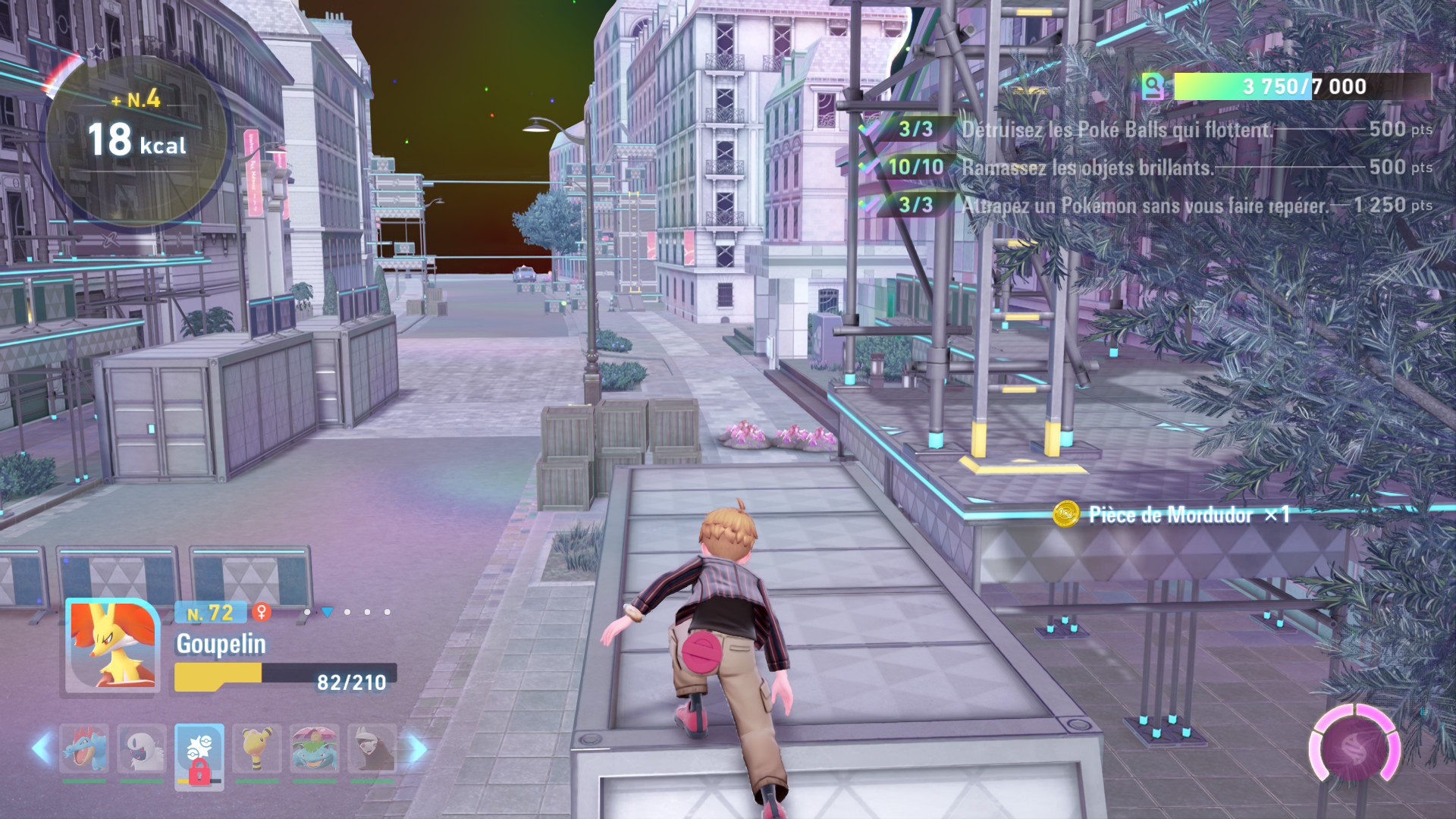This screenshot has height=819, width=1456.
Task: Select the "Détruisez les Poké Balls qui flottent" objective
Action: [x=1117, y=130]
